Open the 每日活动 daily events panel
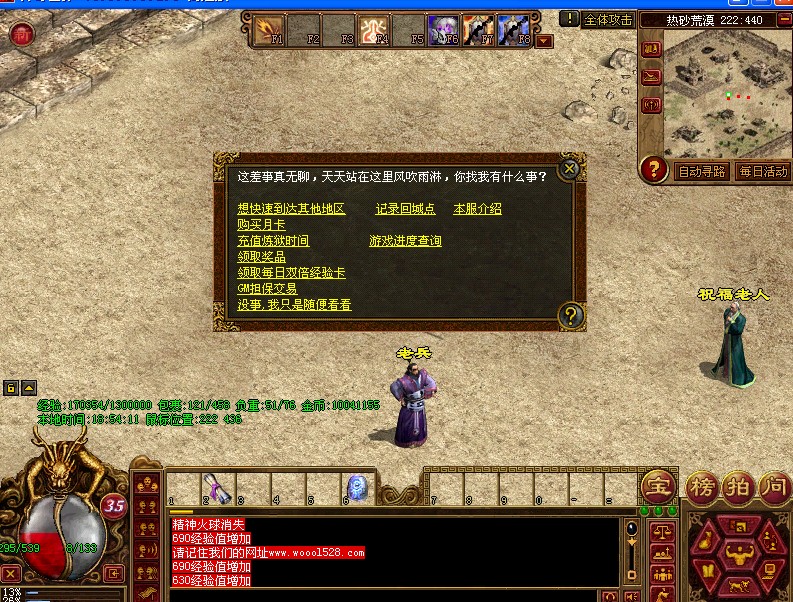 (x=763, y=171)
